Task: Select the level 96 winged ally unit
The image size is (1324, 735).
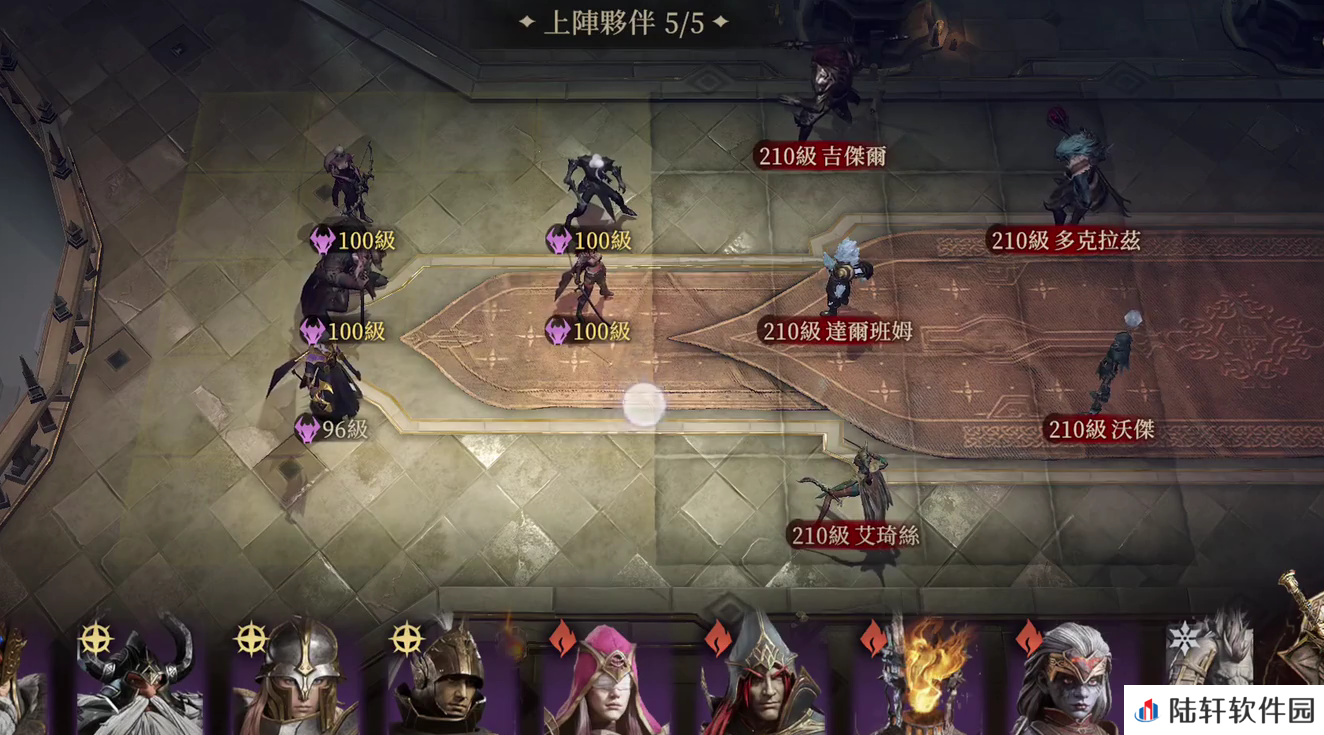Action: coord(322,385)
